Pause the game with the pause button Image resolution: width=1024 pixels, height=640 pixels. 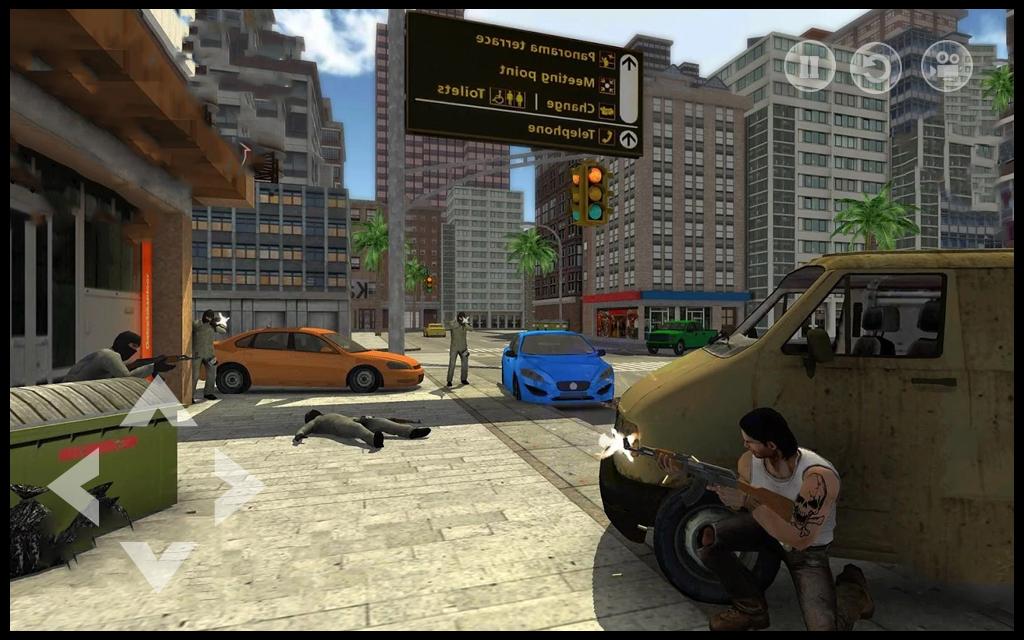(809, 66)
